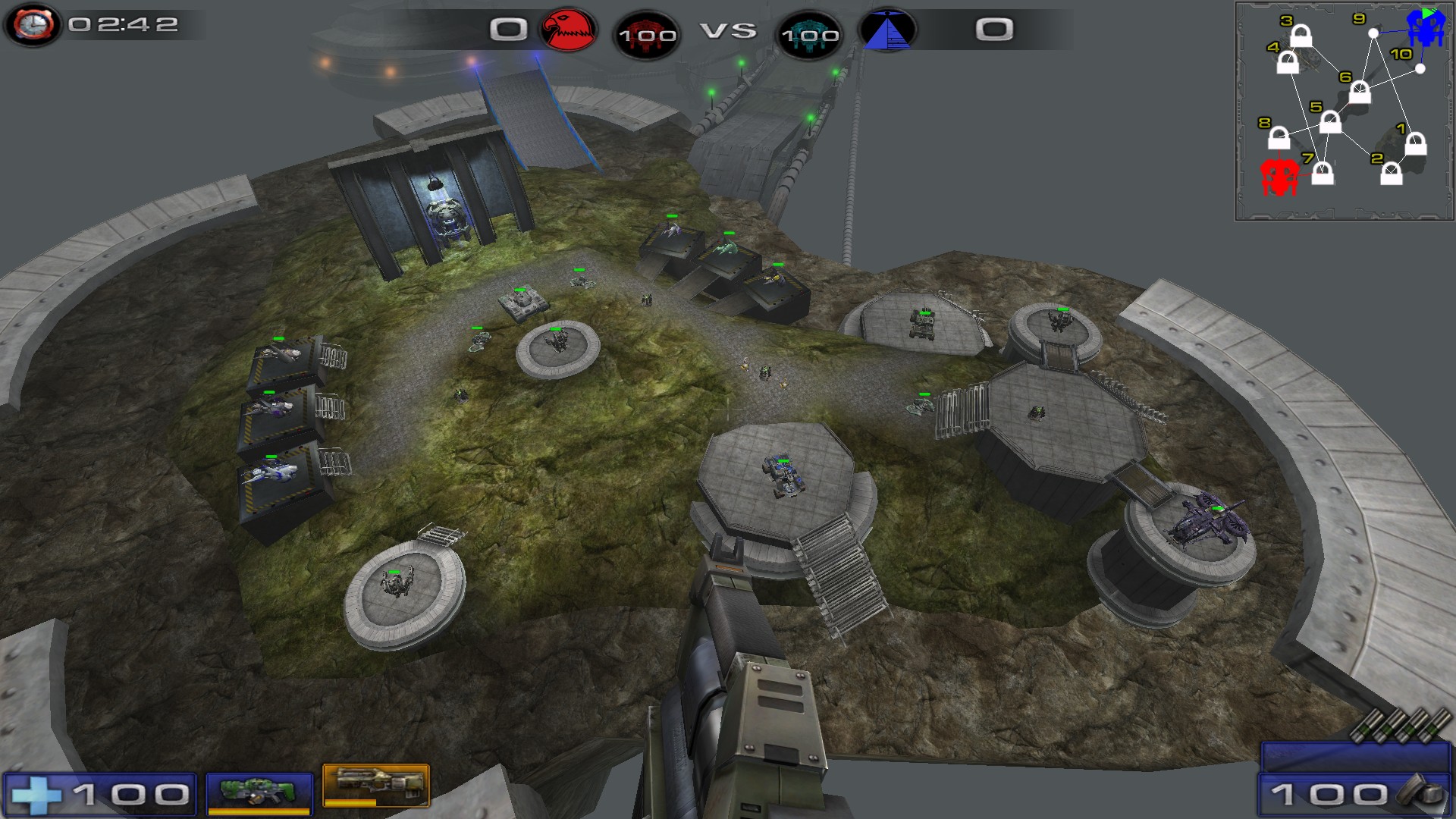Click locked node 7 on the minimap
Viewport: 1456px width, 819px height.
click(x=1323, y=174)
